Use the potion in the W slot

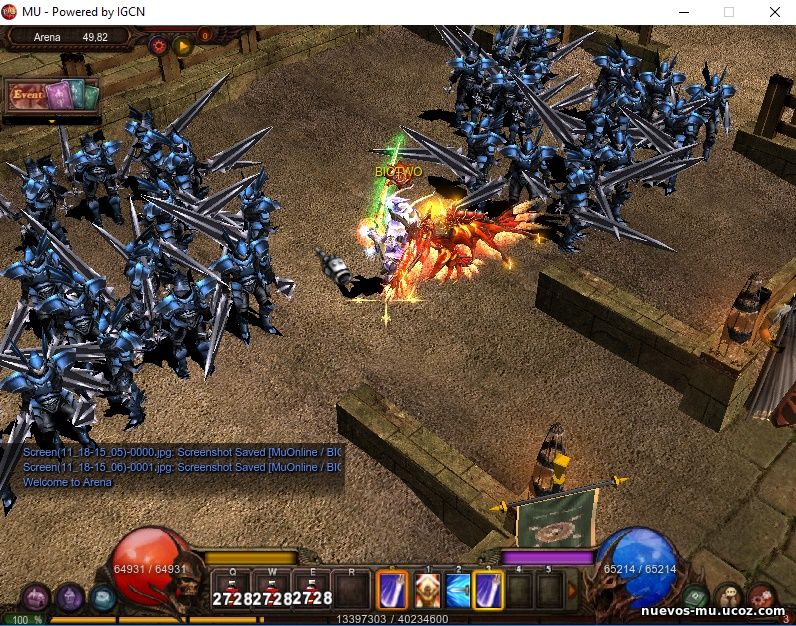coord(272,590)
